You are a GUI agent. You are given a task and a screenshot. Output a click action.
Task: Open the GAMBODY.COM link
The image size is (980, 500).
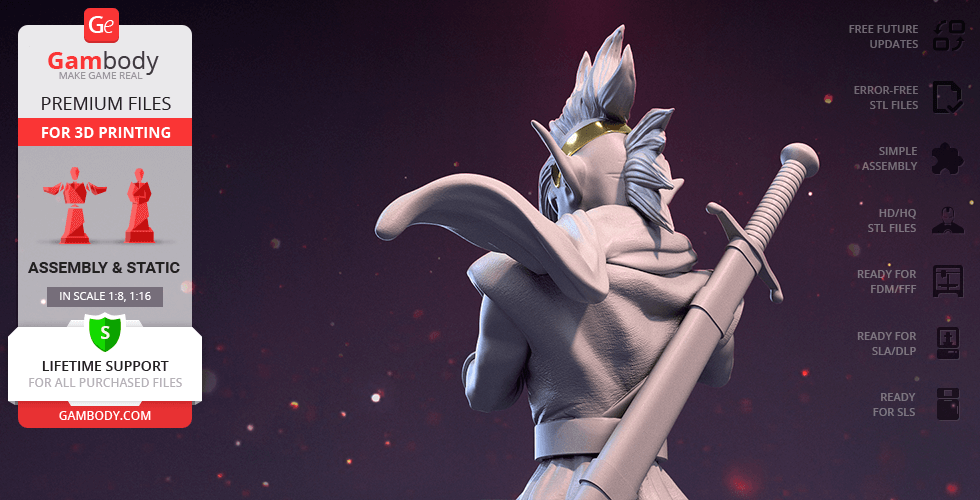coord(104,414)
